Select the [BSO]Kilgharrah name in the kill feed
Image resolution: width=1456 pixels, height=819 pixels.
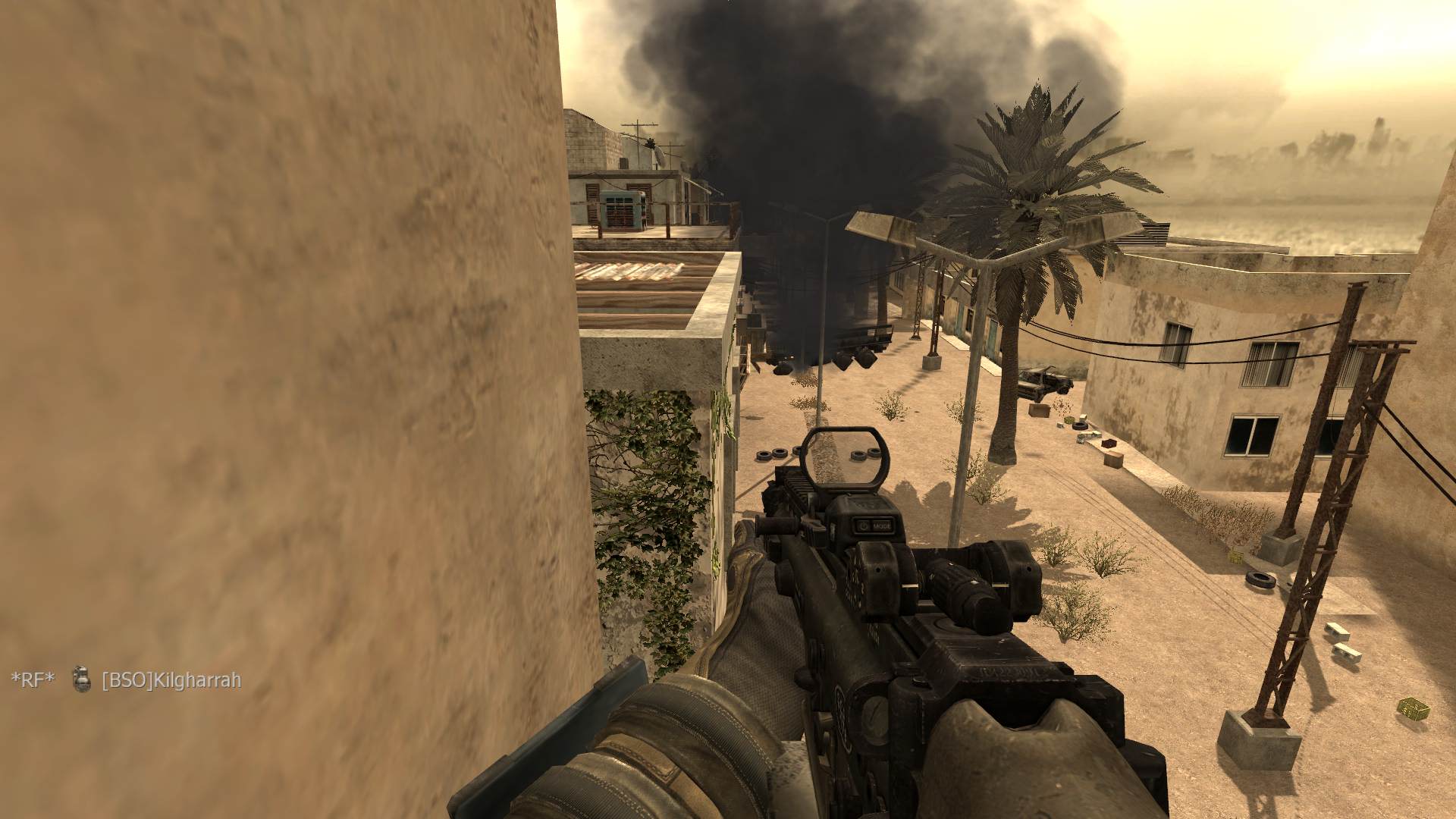(171, 680)
